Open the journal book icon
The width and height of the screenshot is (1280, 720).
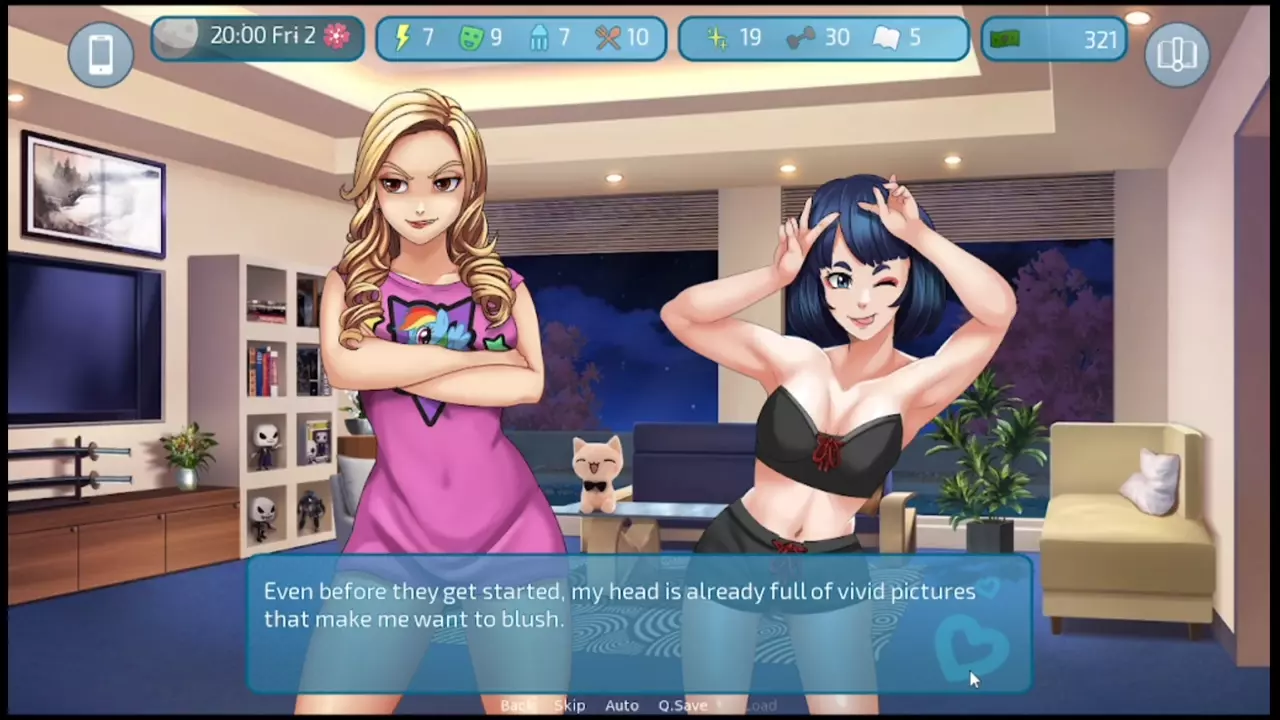point(1177,54)
